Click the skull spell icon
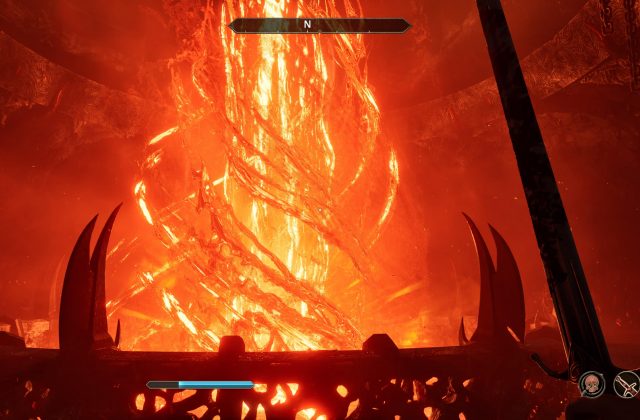The height and width of the screenshot is (420, 640). tap(591, 383)
